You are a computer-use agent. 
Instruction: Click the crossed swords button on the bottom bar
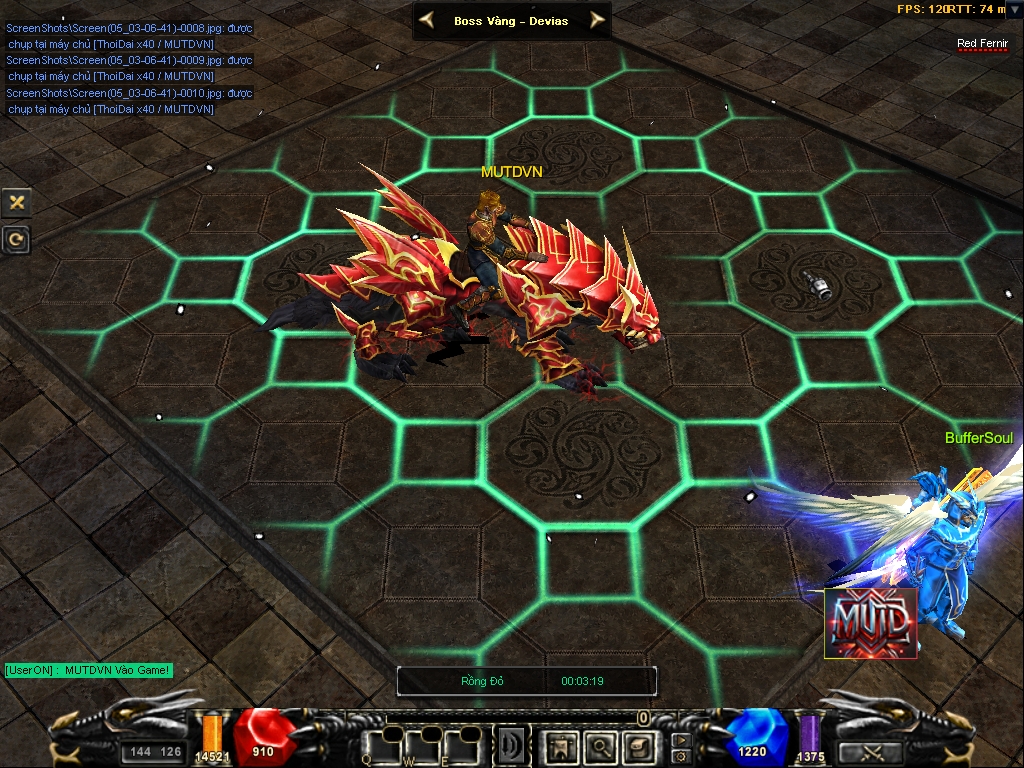(868, 752)
